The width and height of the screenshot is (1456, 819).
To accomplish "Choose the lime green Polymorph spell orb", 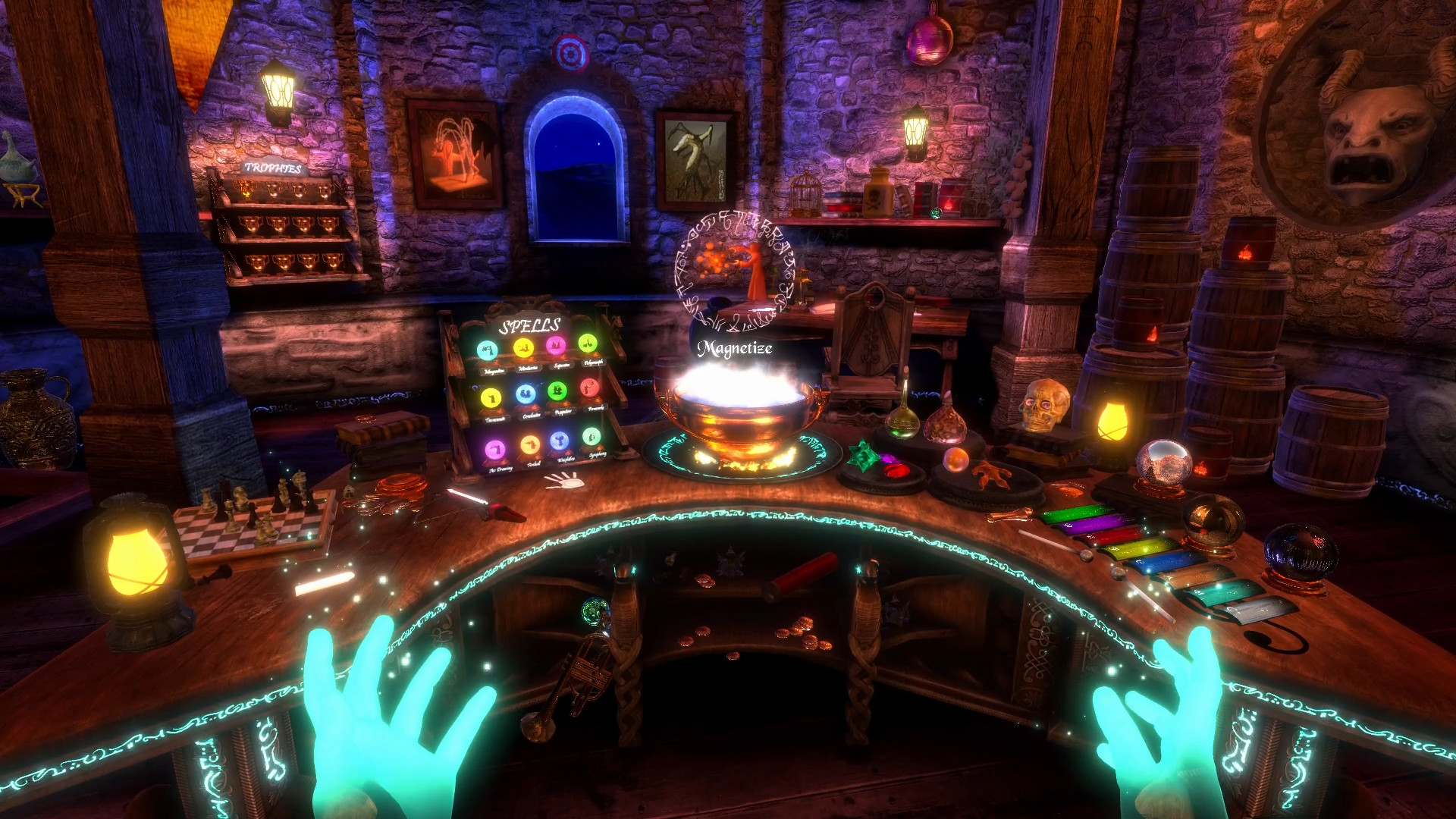I will pyautogui.click(x=586, y=344).
